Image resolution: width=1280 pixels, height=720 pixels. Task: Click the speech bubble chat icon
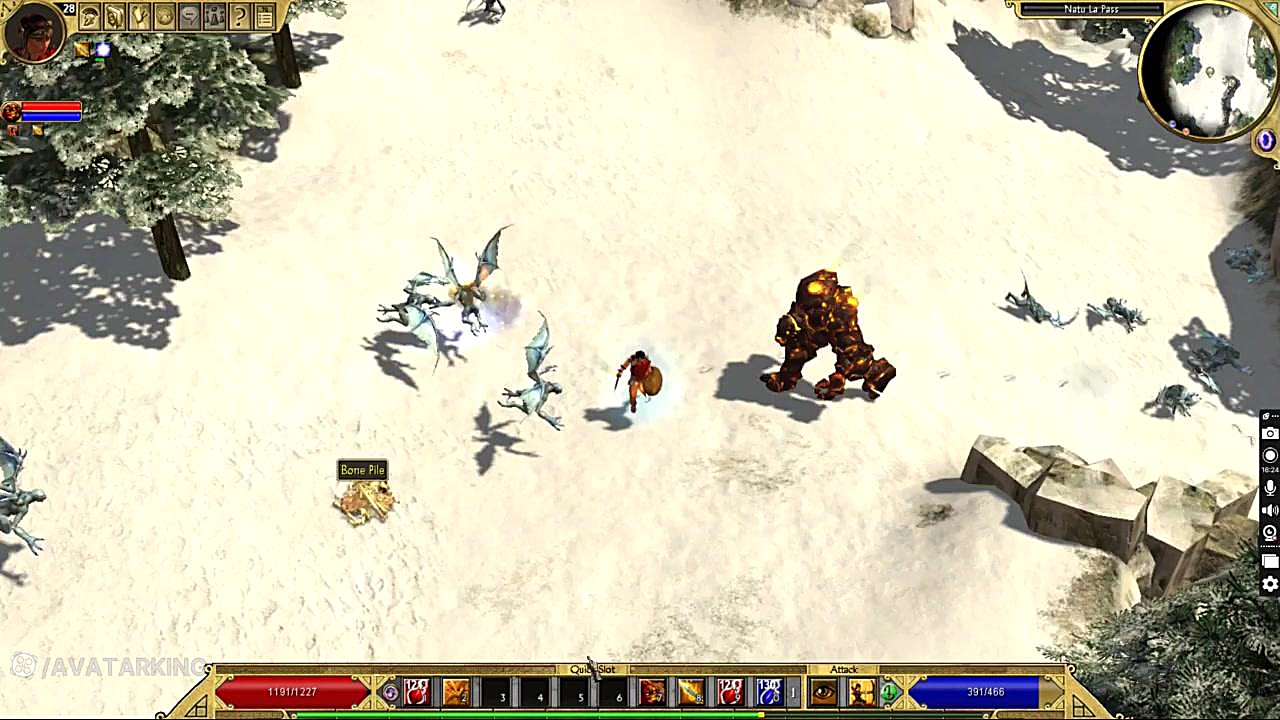pos(189,16)
